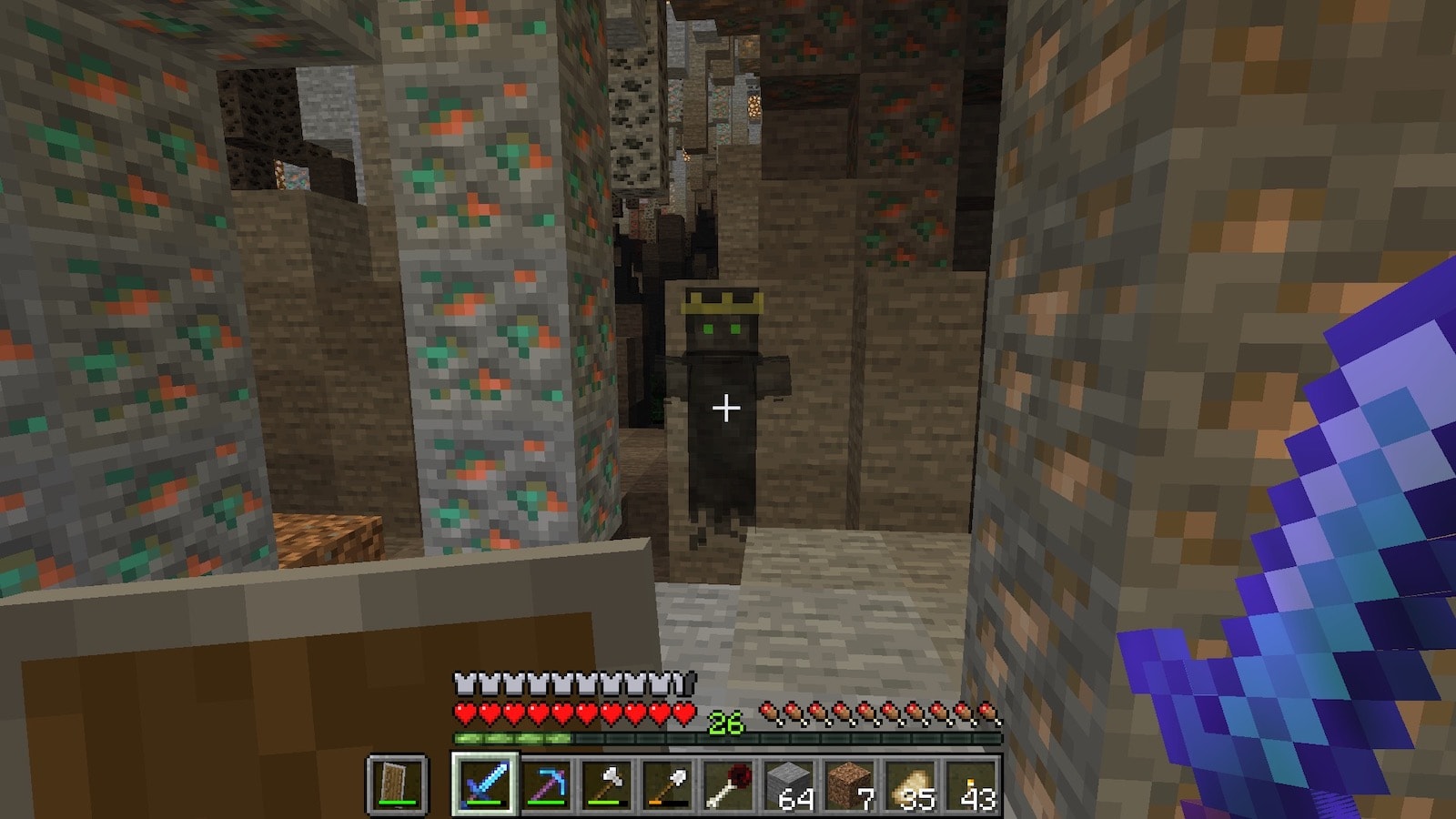1456x819 pixels.
Task: Switch to the bread stack slot
Action: (912, 784)
